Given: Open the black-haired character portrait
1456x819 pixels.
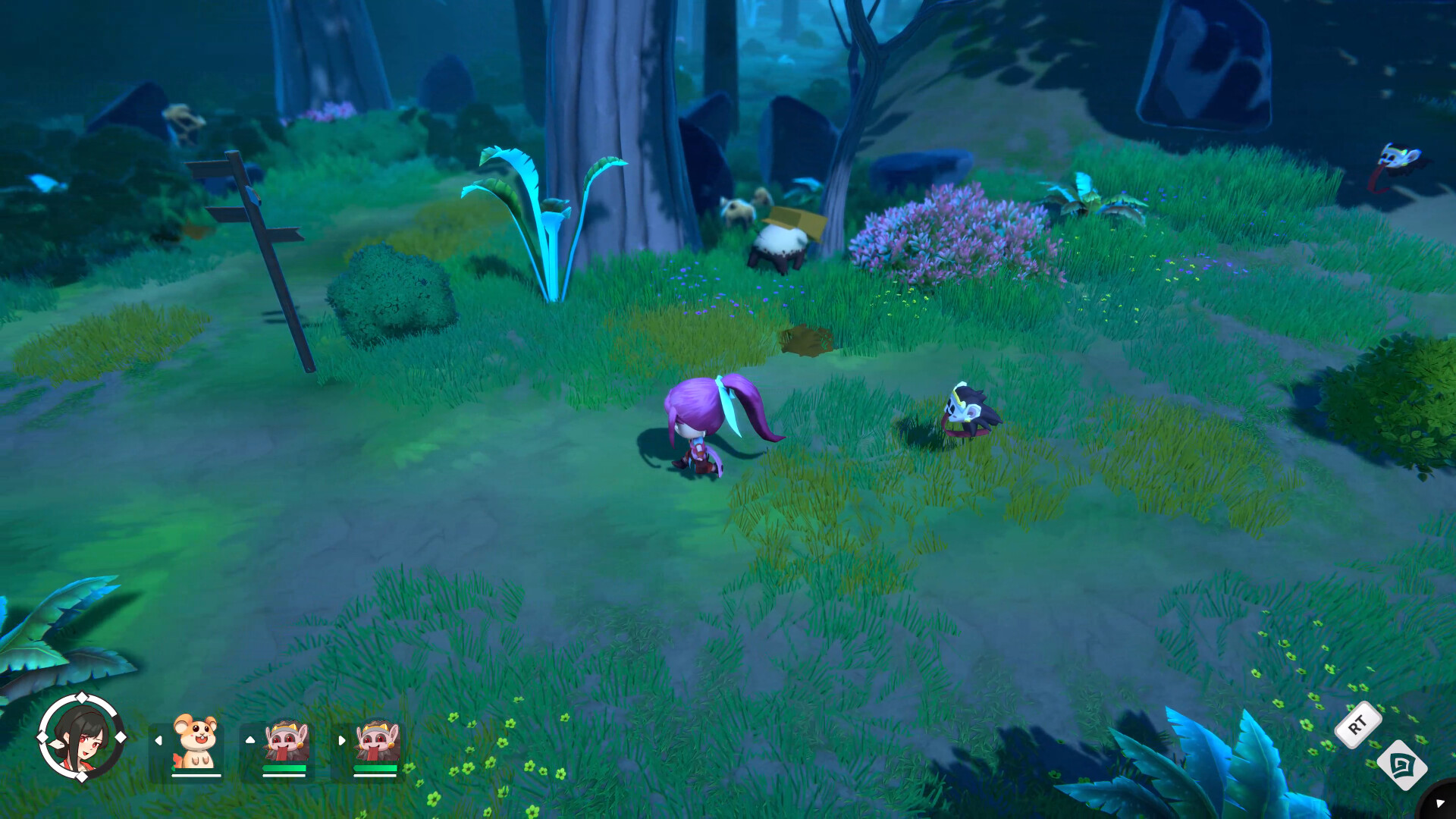Looking at the screenshot, I should [x=81, y=737].
